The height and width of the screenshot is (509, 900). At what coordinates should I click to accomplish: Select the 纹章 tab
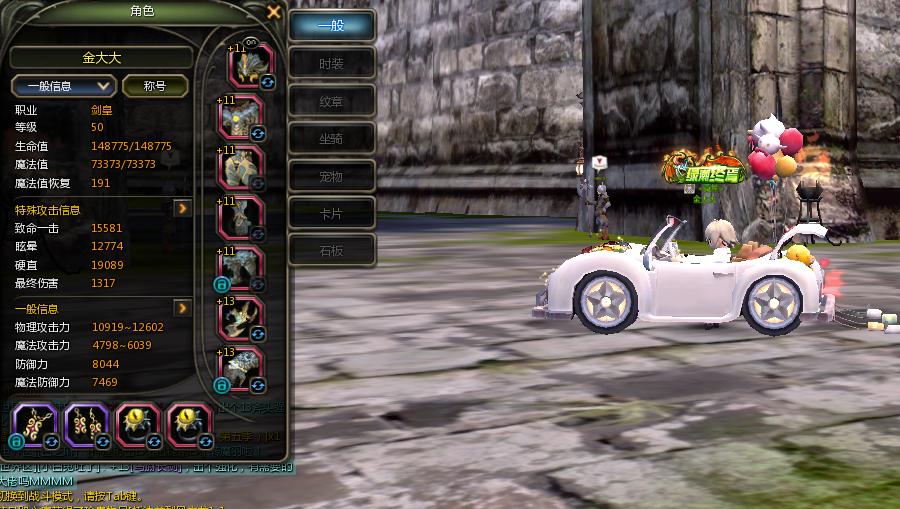click(x=331, y=101)
